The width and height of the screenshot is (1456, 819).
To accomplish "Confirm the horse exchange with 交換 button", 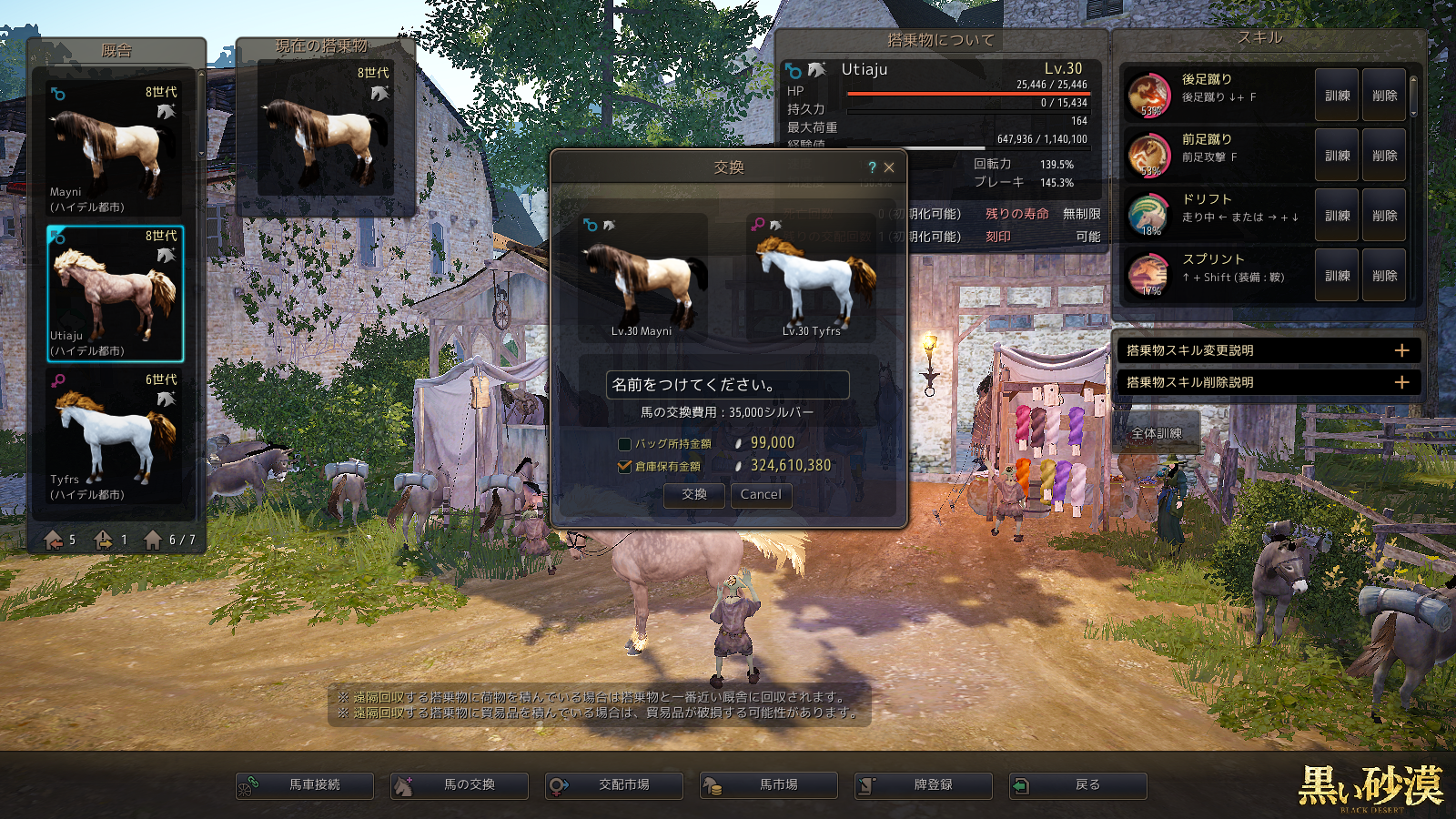I will 694,494.
